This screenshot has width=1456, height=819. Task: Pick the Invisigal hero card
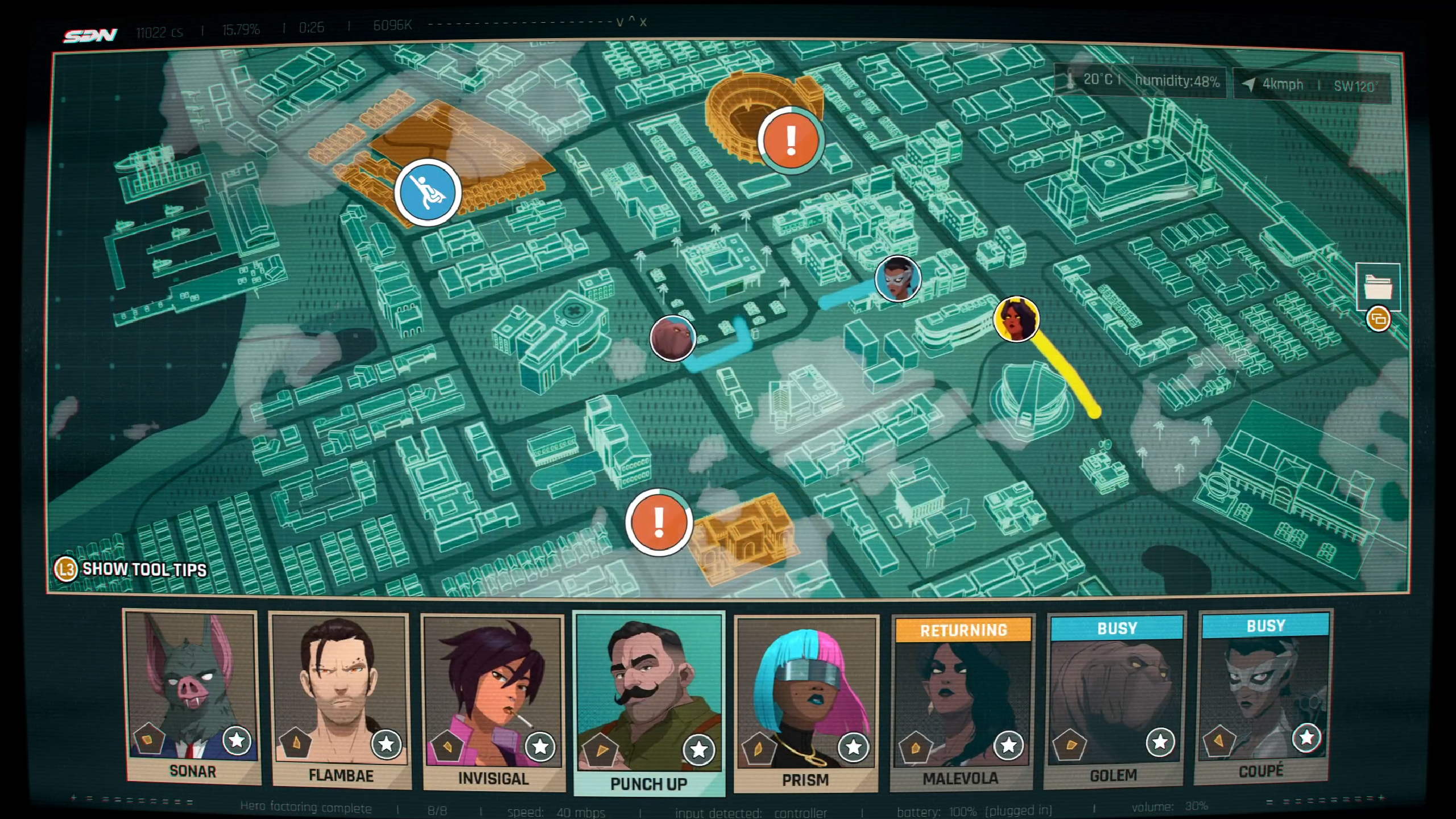(x=493, y=702)
